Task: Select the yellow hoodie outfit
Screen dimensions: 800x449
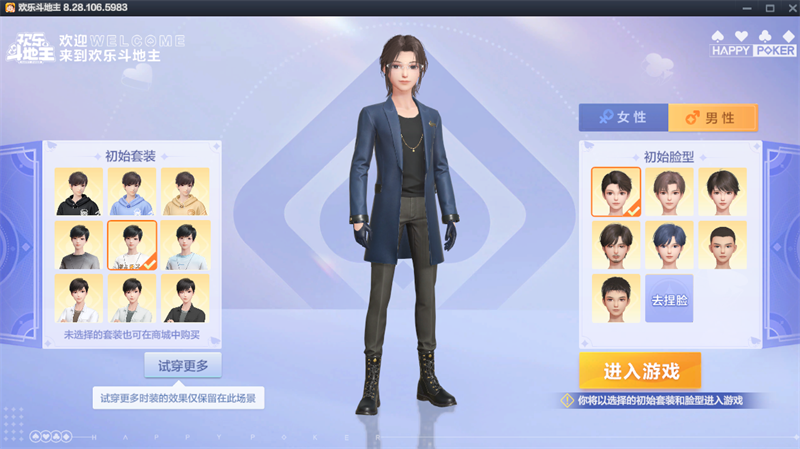Action: coord(185,192)
